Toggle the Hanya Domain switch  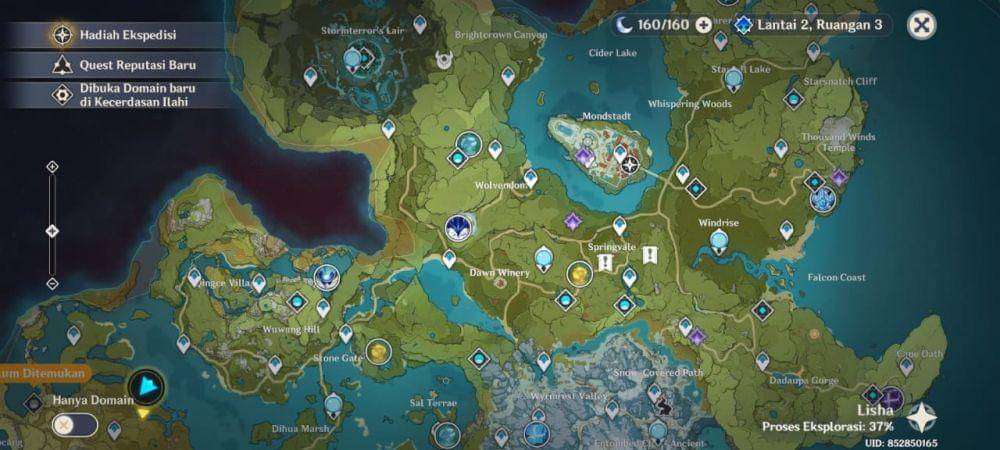[x=75, y=425]
